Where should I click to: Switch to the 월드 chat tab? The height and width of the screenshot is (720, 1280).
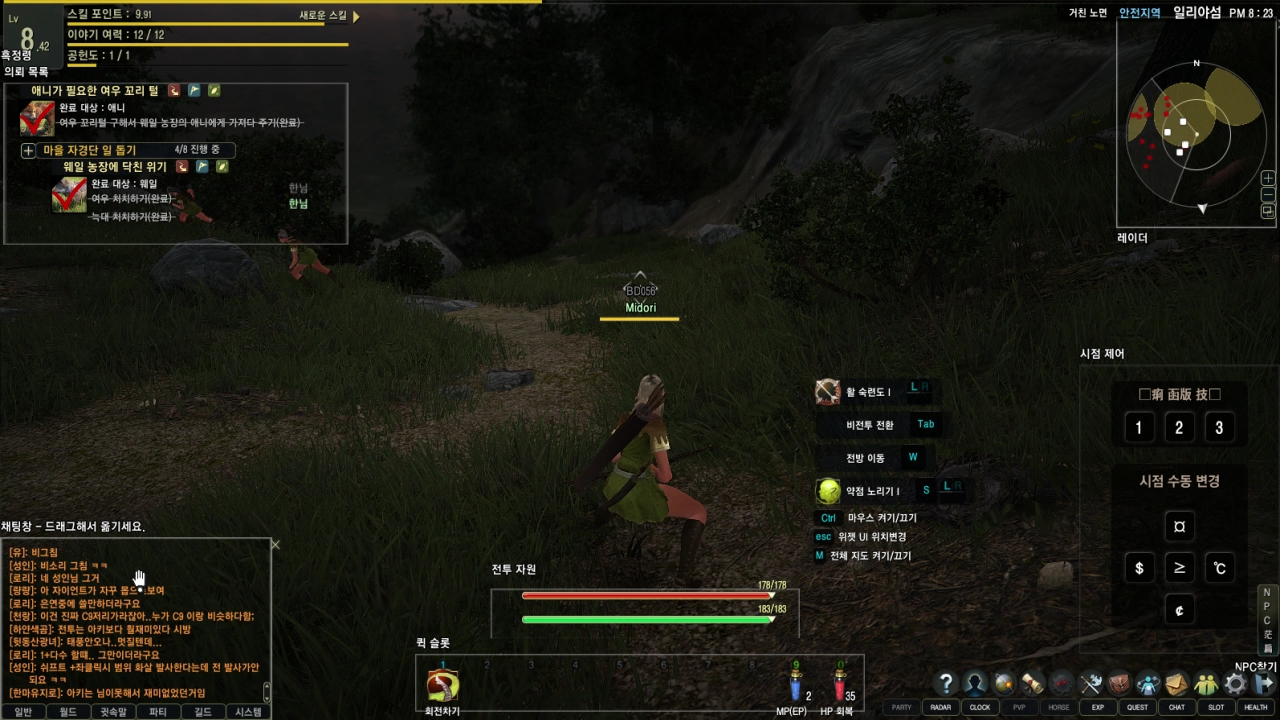pyautogui.click(x=68, y=712)
